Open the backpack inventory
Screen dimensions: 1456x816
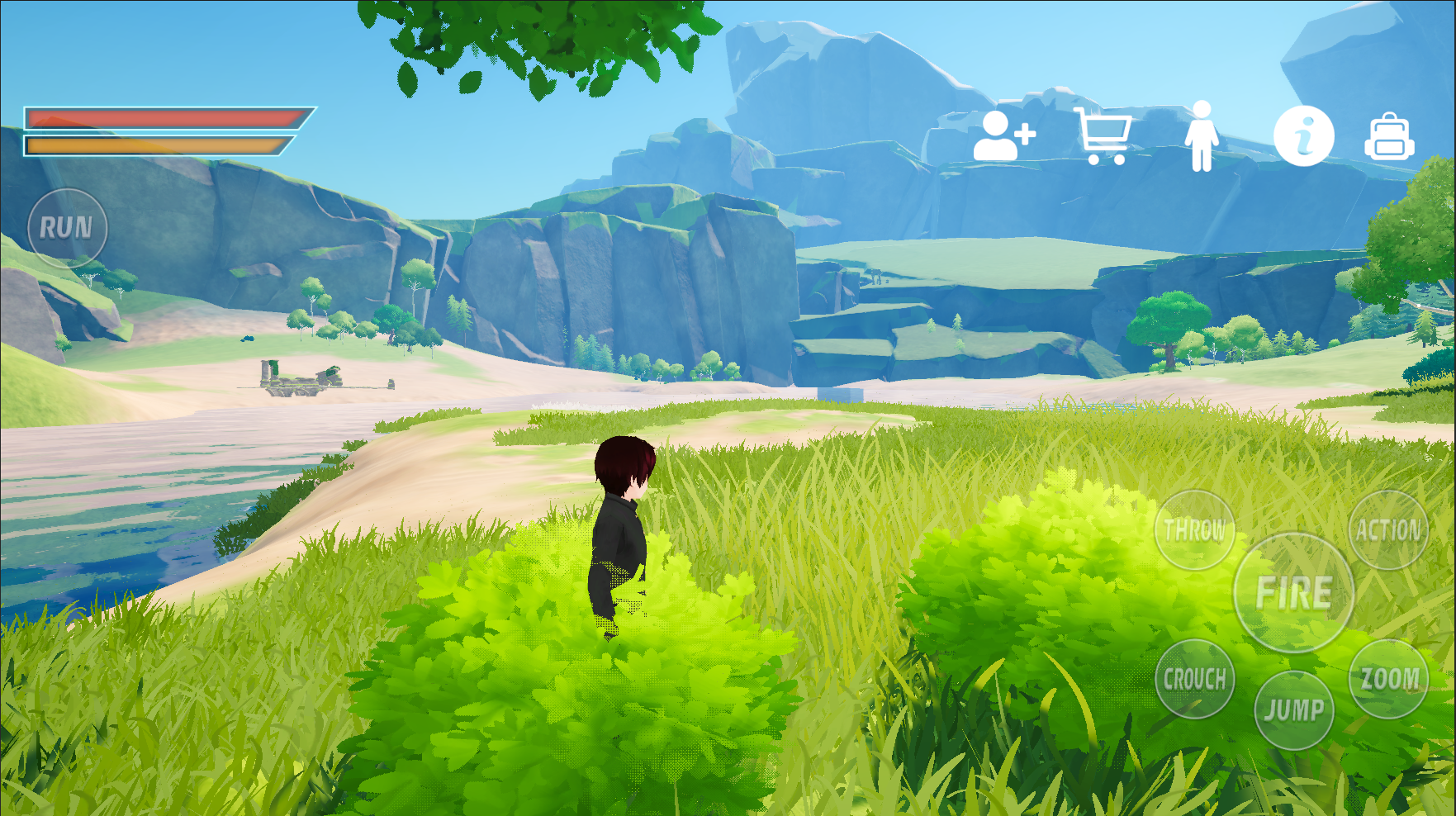tap(1389, 137)
